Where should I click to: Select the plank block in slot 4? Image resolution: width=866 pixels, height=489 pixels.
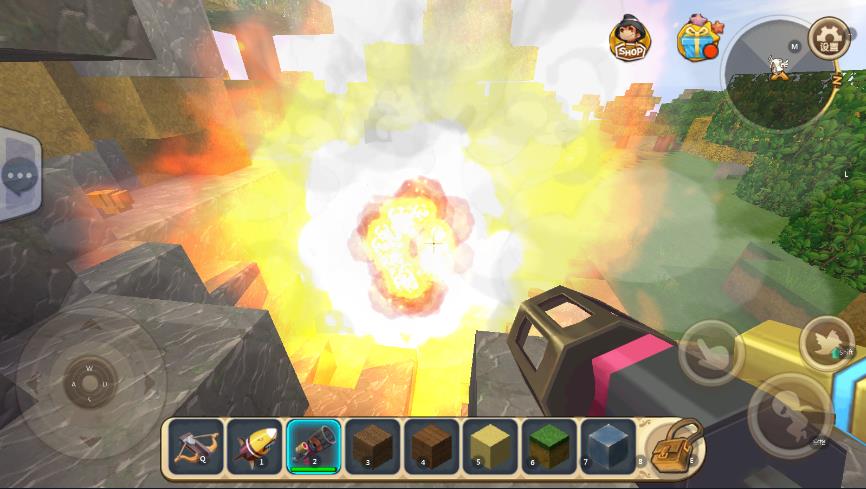[431, 444]
